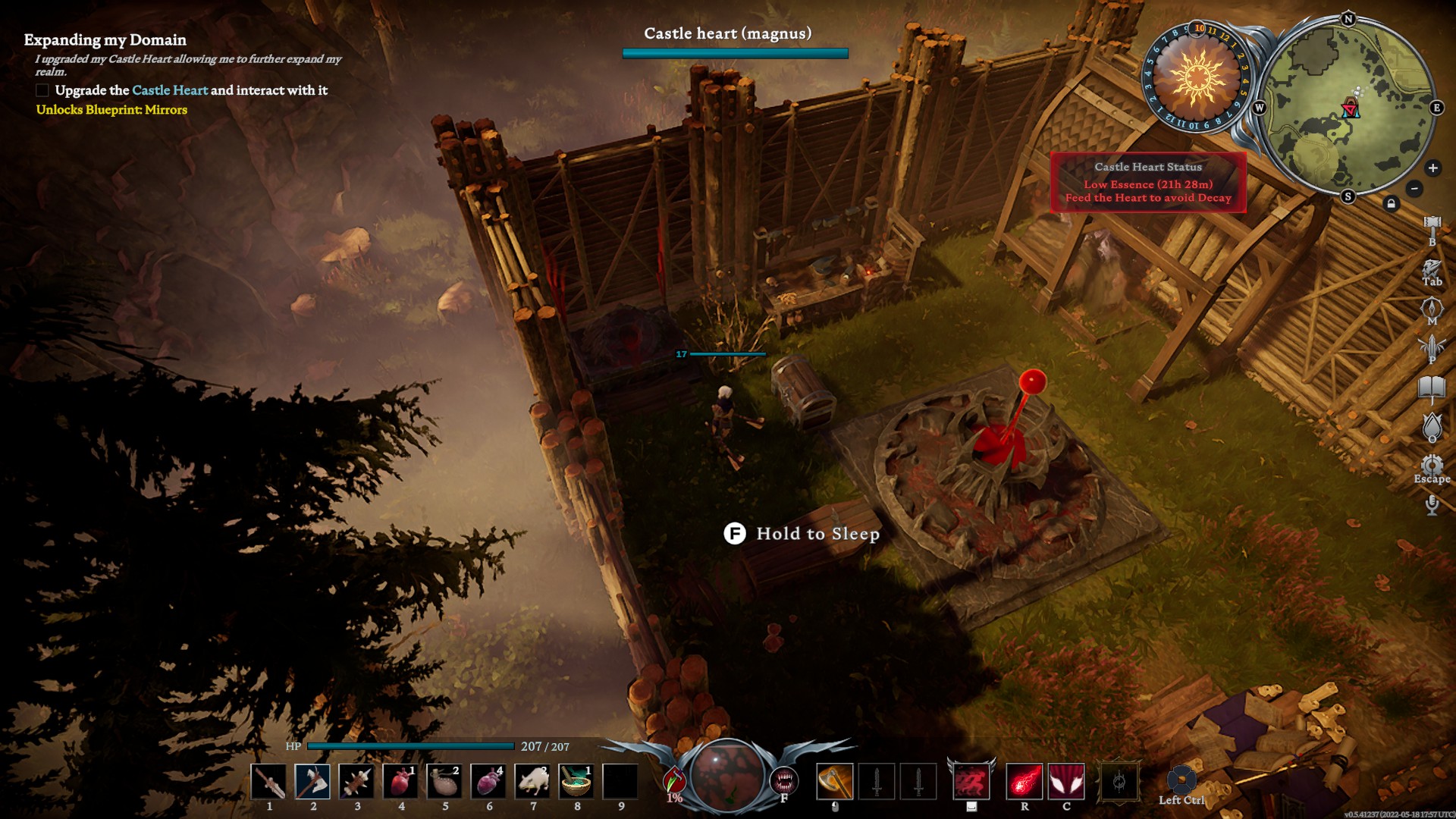The width and height of the screenshot is (1456, 819).
Task: Activate the red dash travel ability
Action: [971, 782]
